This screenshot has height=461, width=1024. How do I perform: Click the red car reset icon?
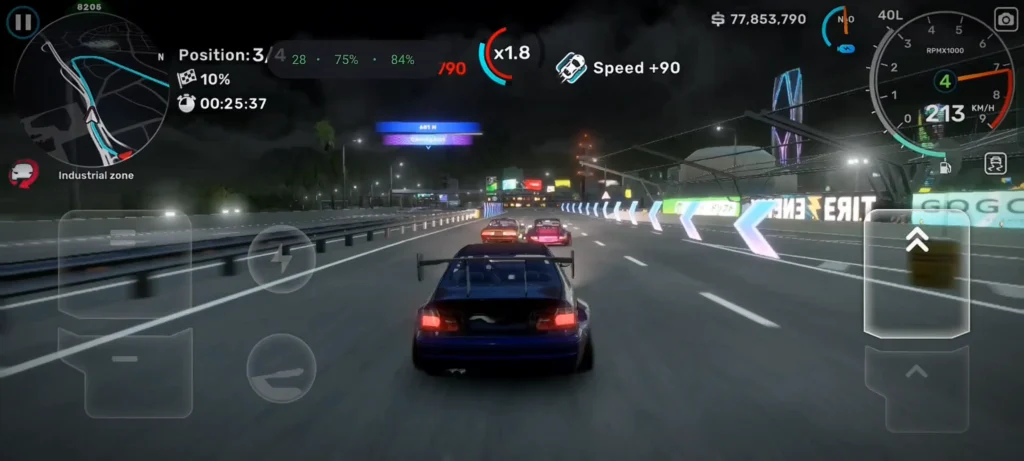coord(22,174)
